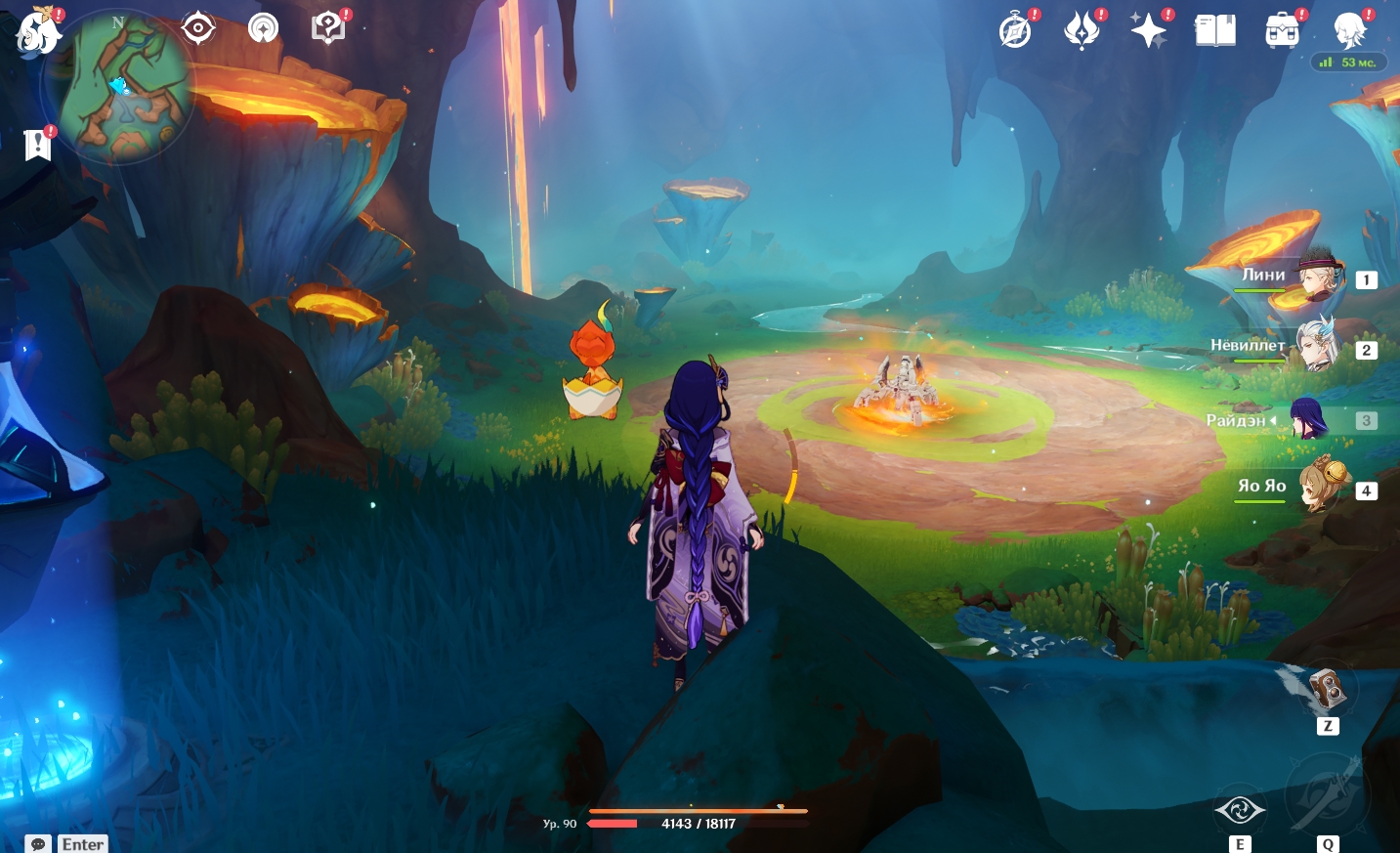Open the chat box speech bubble
This screenshot has width=1400, height=853.
[x=38, y=844]
